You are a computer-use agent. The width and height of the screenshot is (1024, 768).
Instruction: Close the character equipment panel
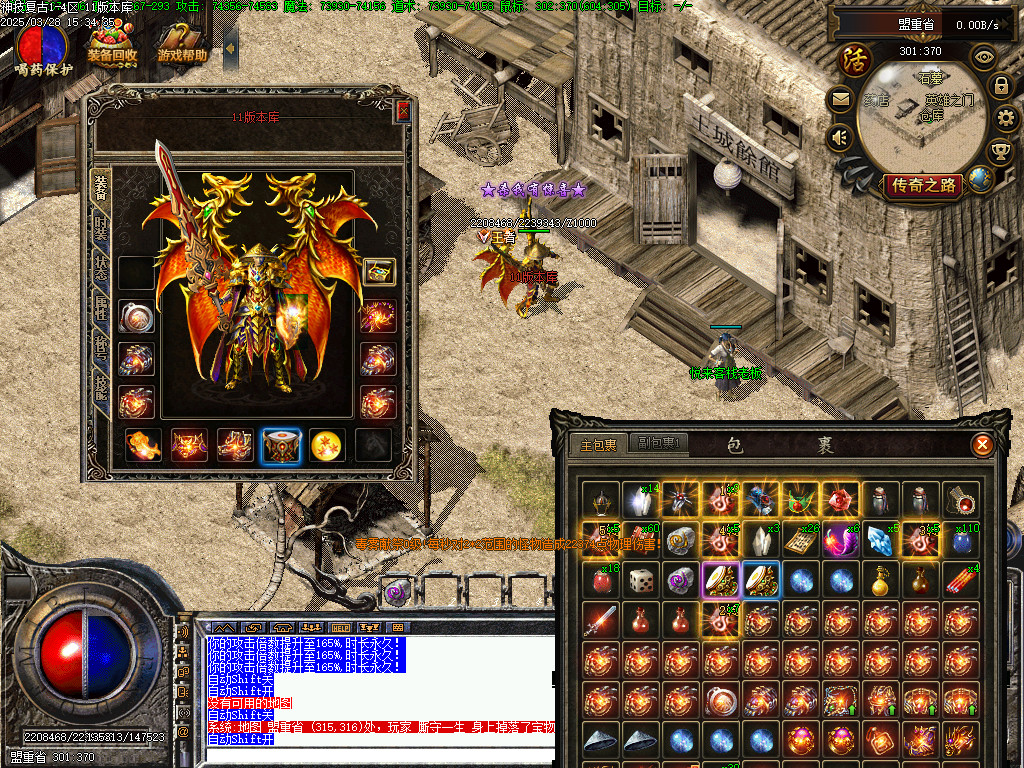coord(403,111)
